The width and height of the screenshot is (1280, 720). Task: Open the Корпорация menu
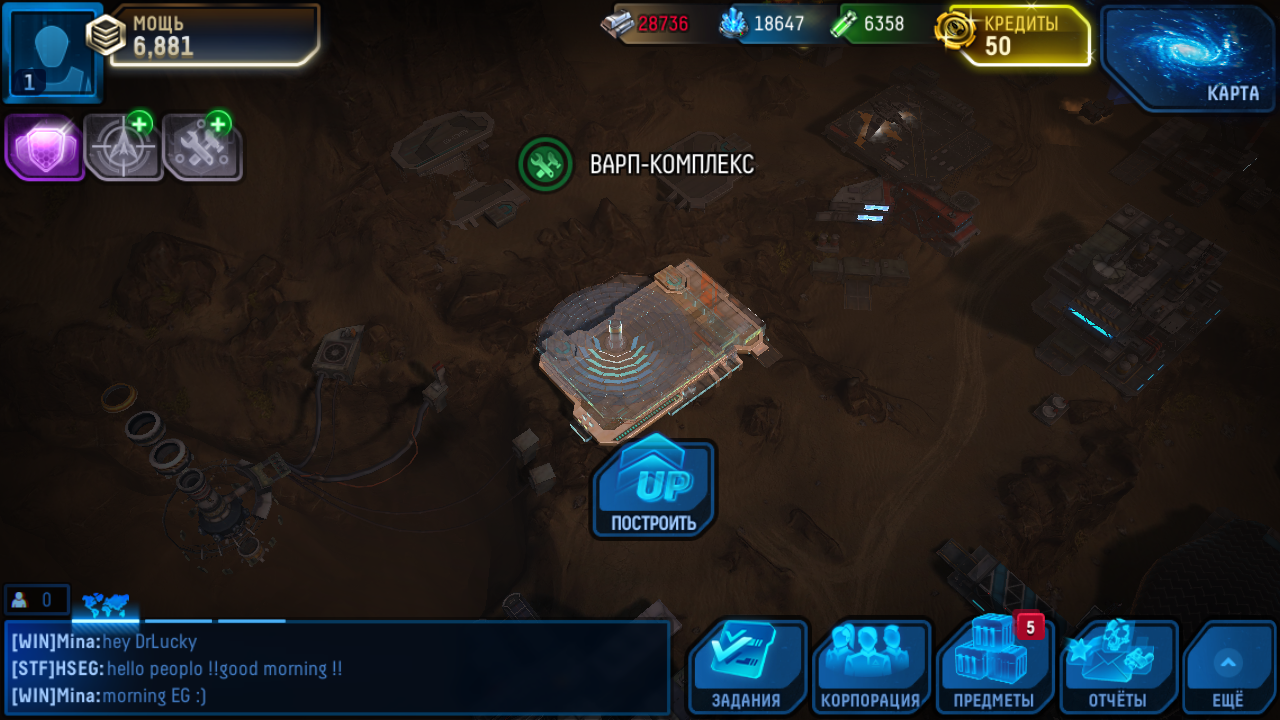pyautogui.click(x=870, y=667)
